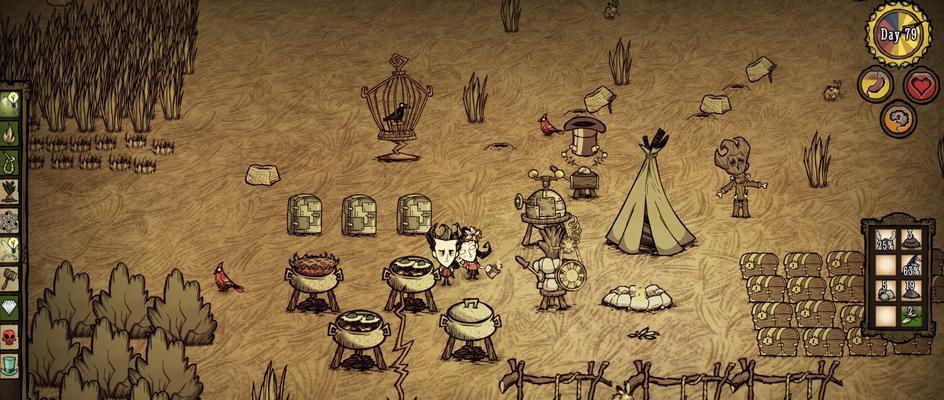Select the horned item slot at 25%

click(x=884, y=239)
